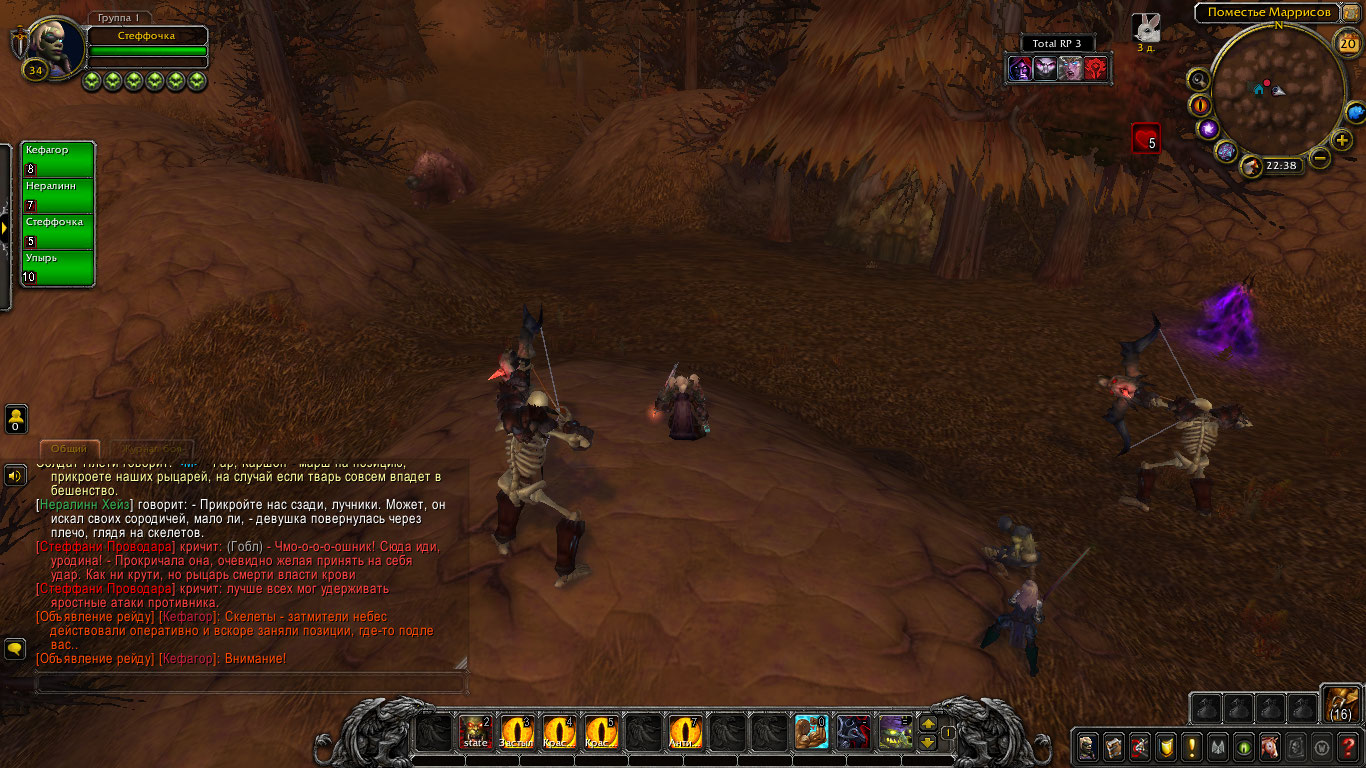
Task: Click the chat message input box
Action: (x=250, y=683)
